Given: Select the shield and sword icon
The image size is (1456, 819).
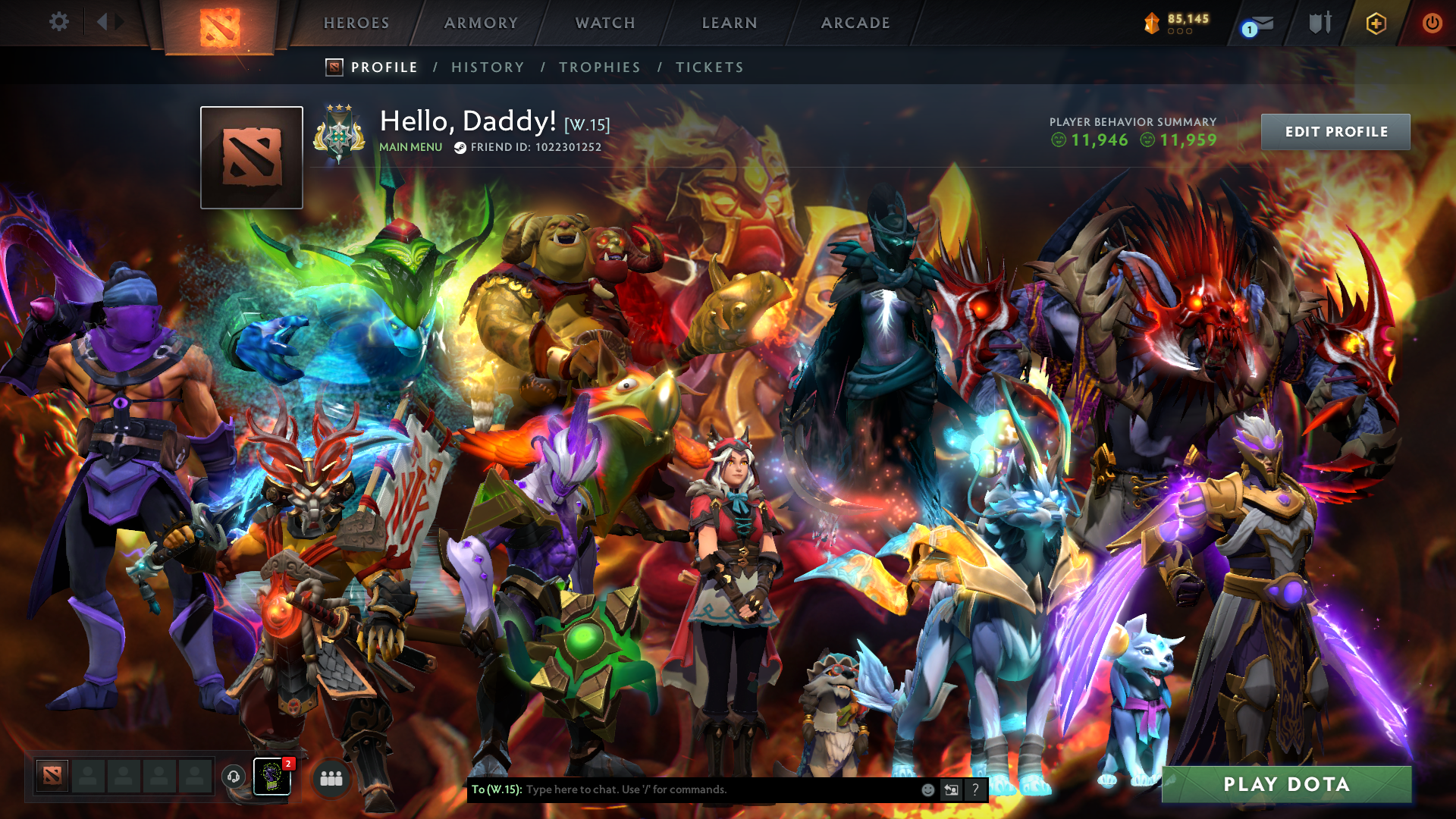Looking at the screenshot, I should click(1318, 23).
